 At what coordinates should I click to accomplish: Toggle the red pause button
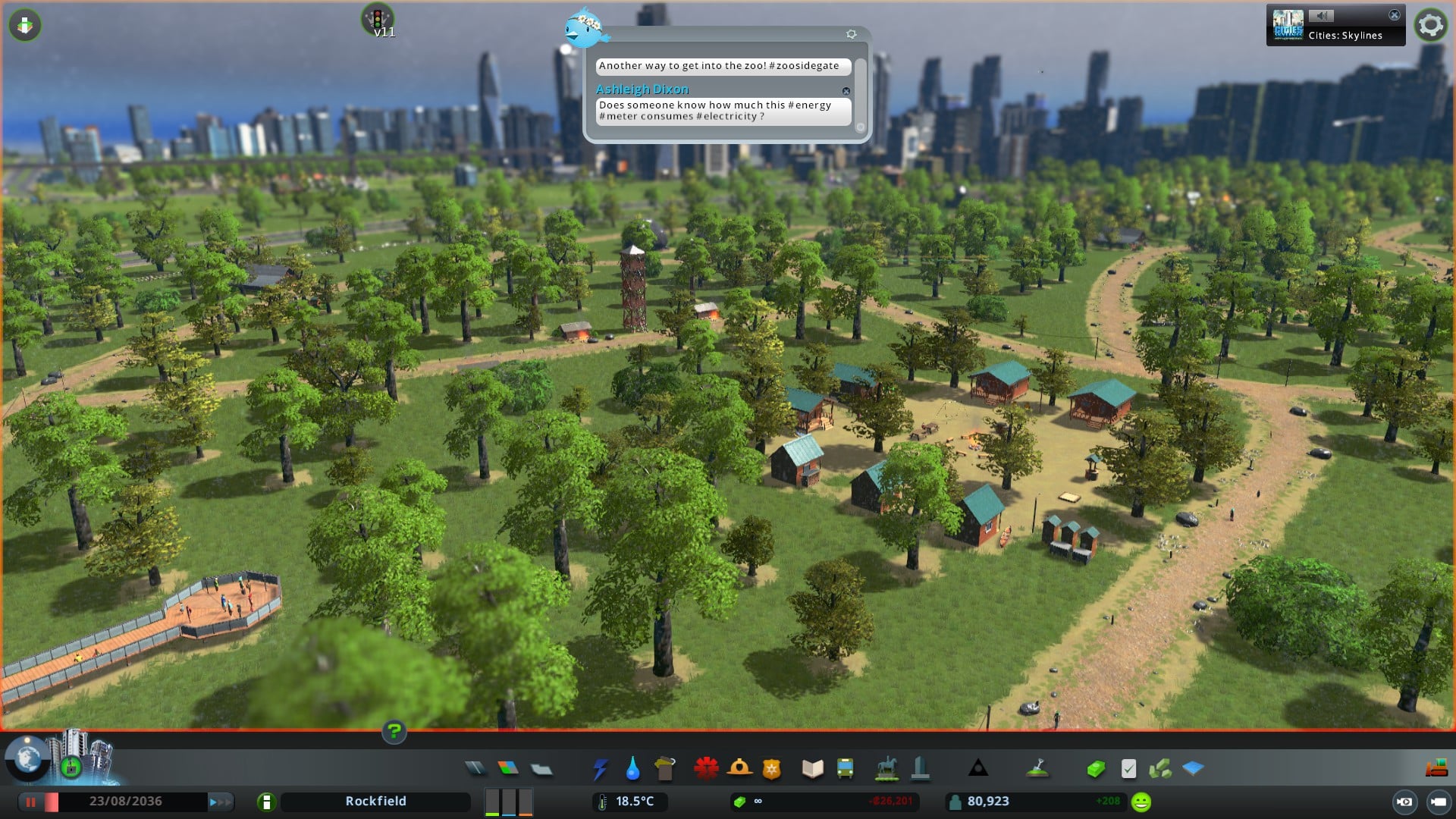31,802
